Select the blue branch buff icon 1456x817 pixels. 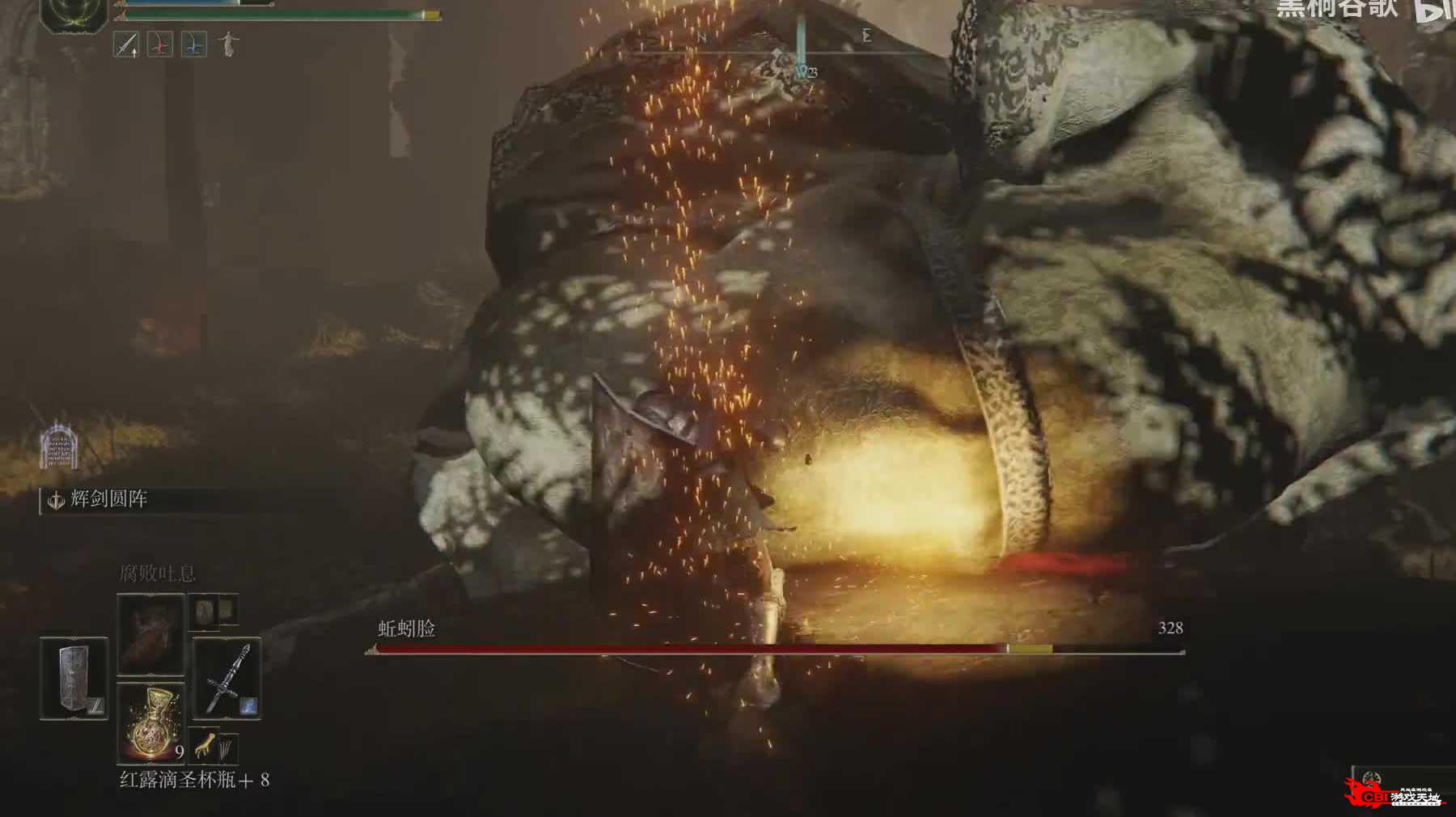193,44
